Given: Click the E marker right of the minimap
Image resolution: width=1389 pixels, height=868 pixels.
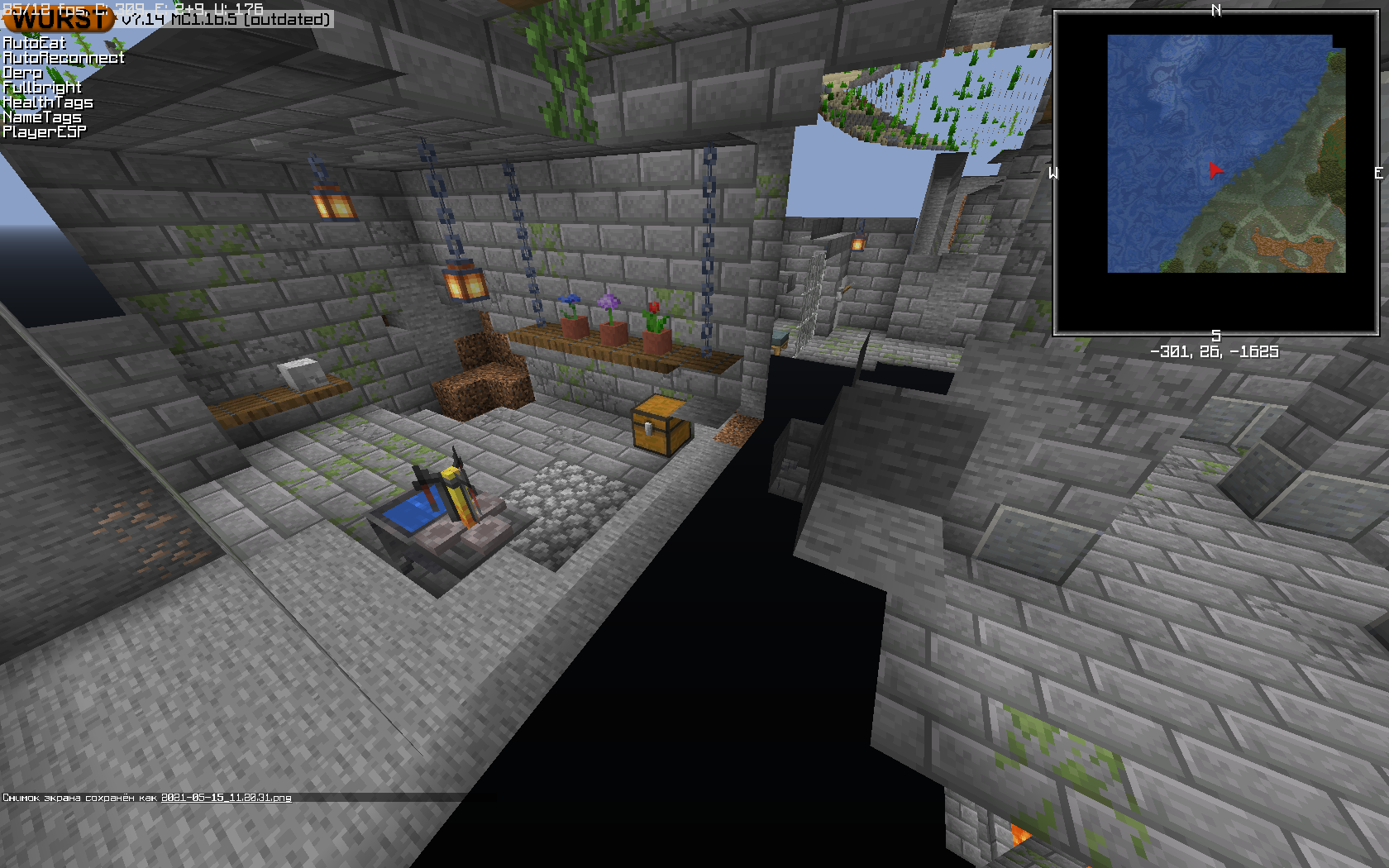Looking at the screenshot, I should (x=1377, y=174).
